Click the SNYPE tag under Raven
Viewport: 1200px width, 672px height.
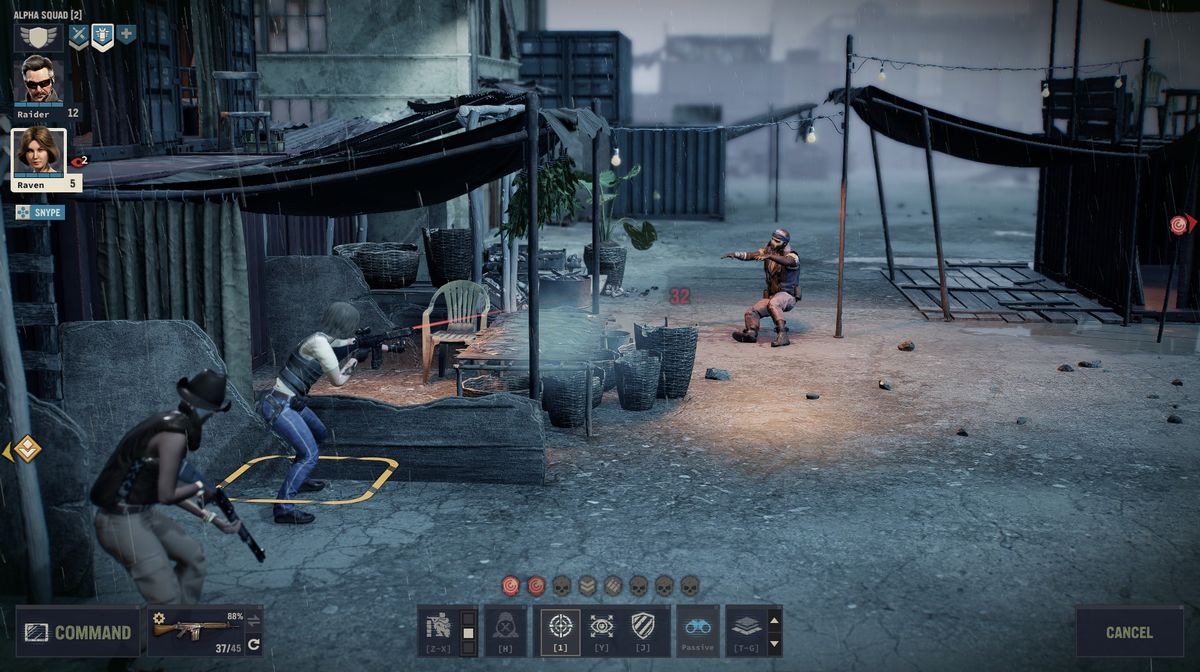40,212
